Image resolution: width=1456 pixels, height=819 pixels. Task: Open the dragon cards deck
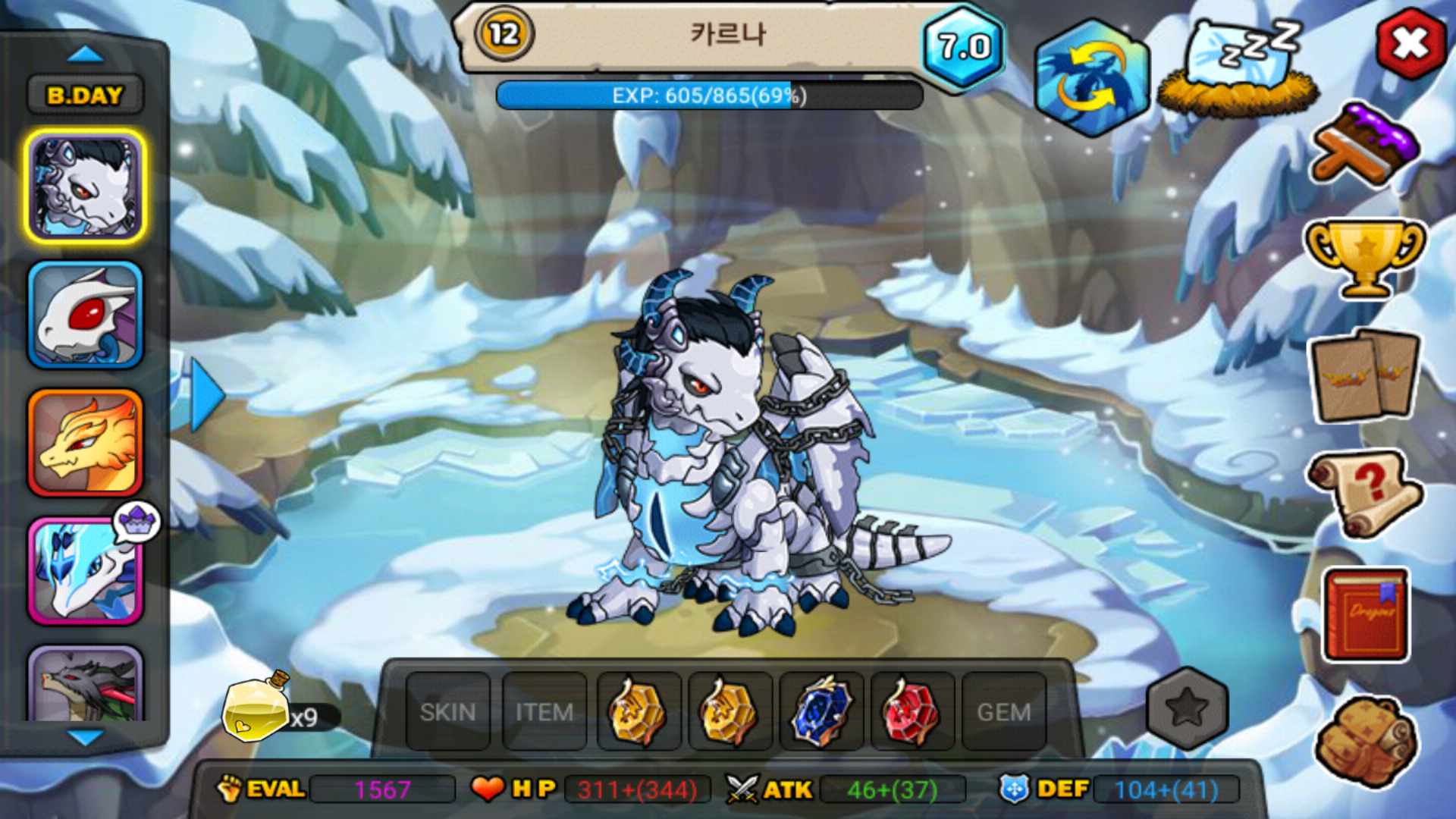tap(1365, 377)
